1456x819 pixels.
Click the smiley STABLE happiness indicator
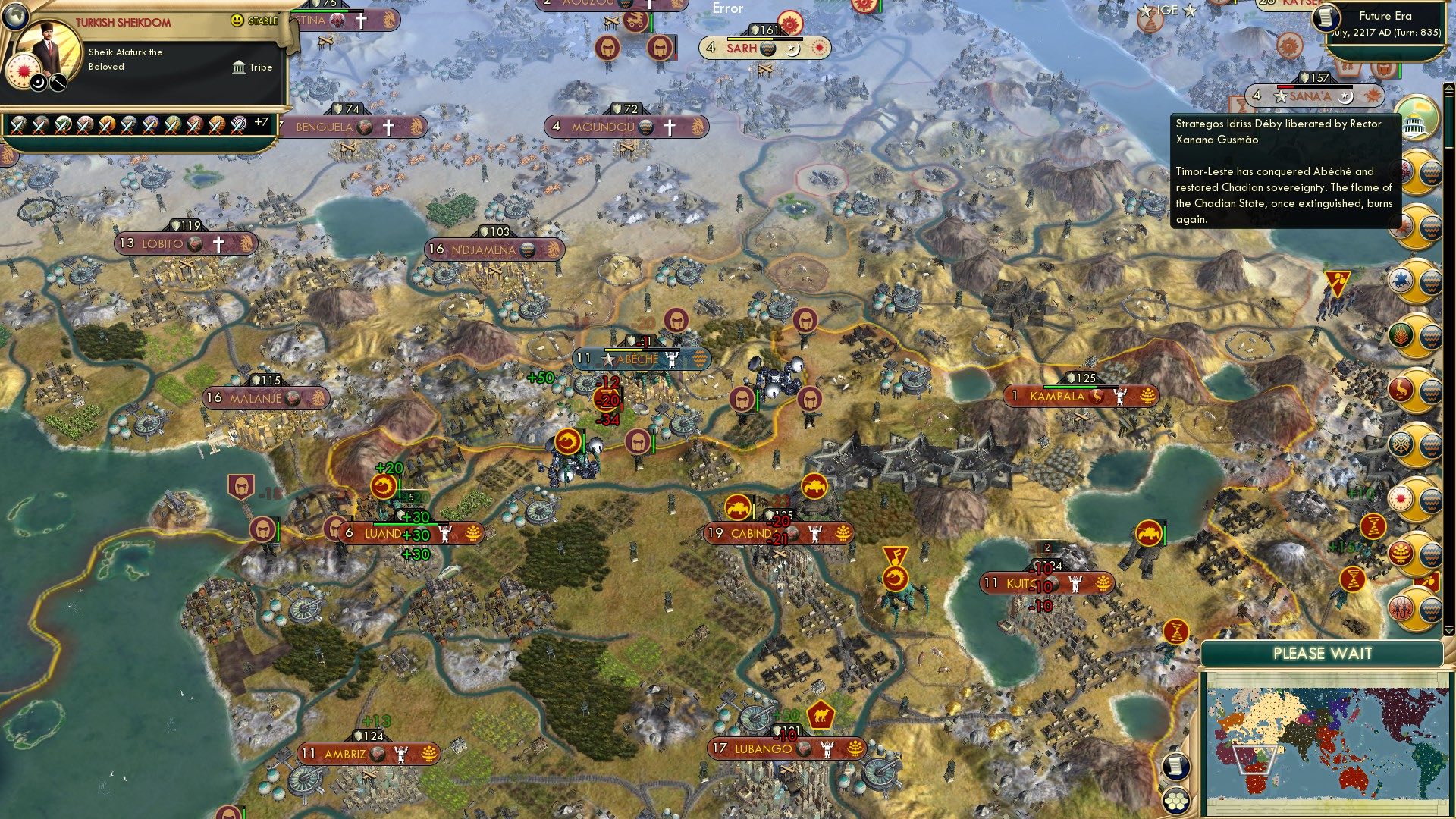click(x=236, y=20)
